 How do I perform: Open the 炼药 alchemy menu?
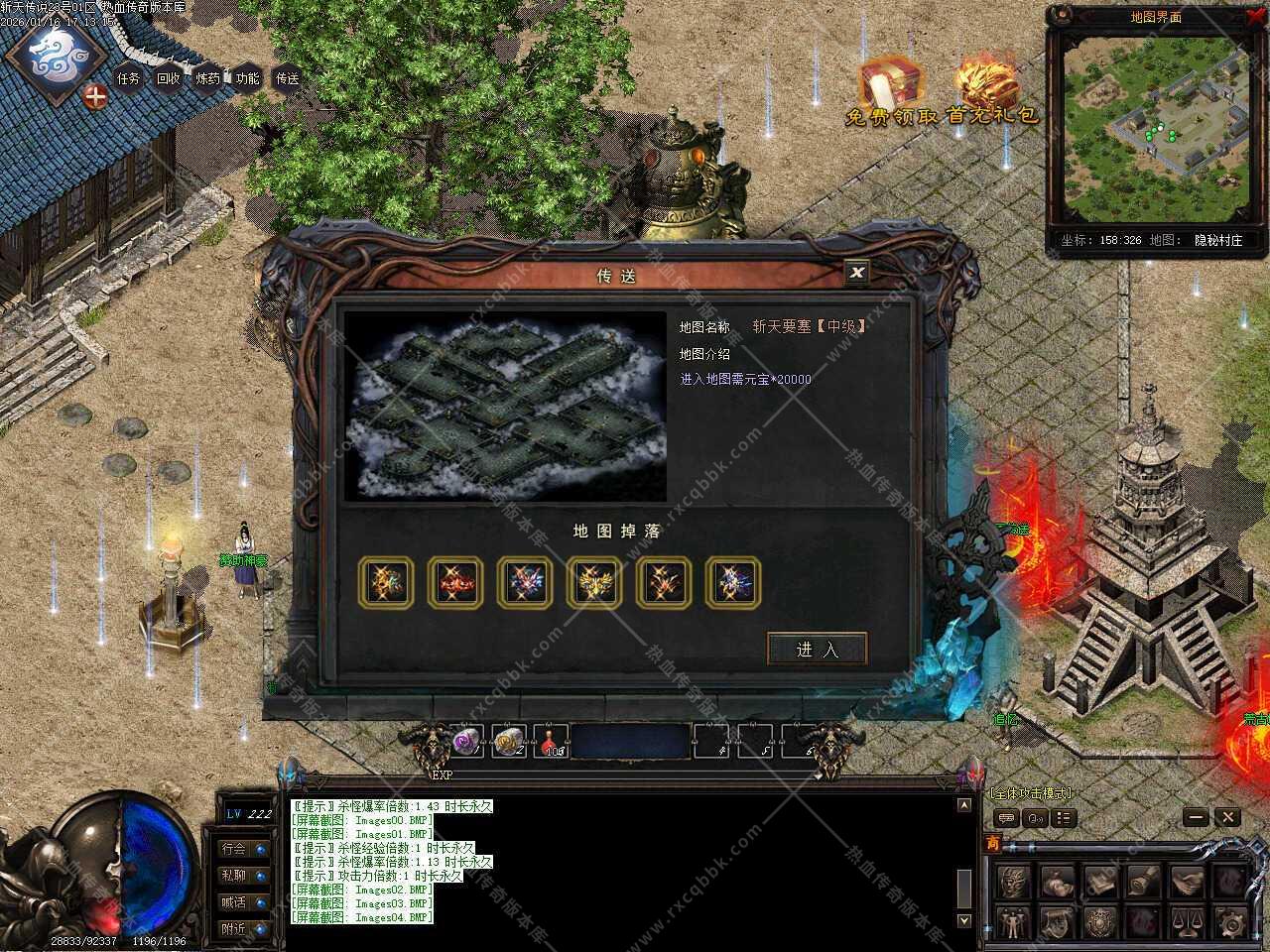[208, 78]
